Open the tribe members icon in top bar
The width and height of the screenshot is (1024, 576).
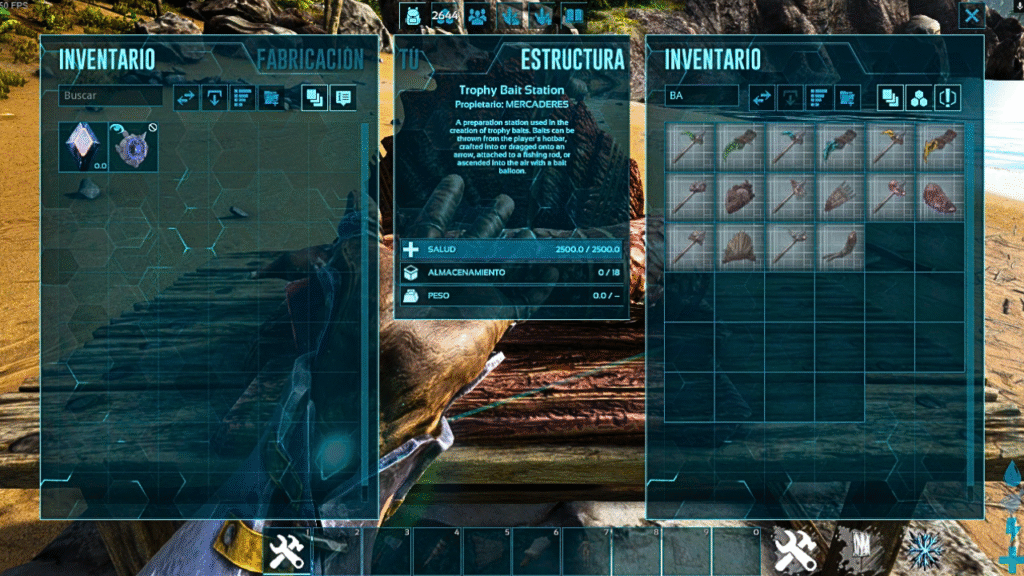coord(477,16)
